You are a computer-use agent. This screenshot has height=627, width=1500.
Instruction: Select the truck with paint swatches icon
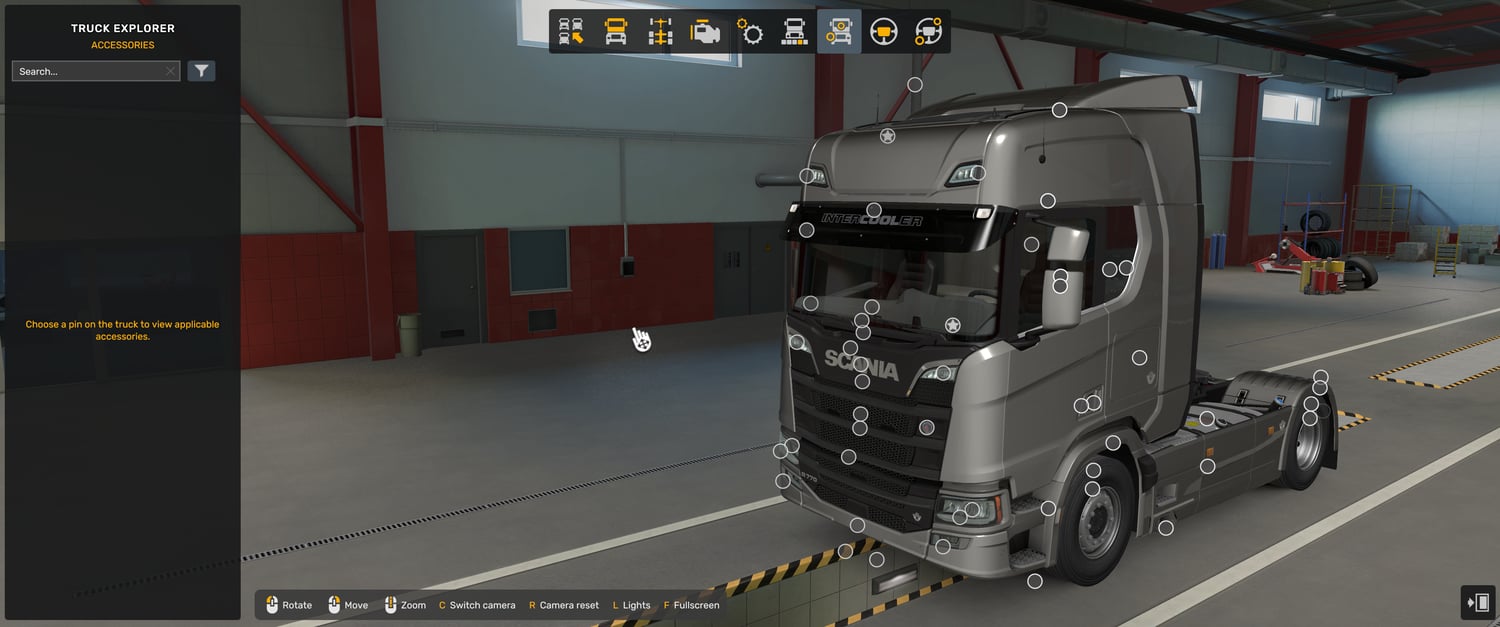tap(794, 32)
